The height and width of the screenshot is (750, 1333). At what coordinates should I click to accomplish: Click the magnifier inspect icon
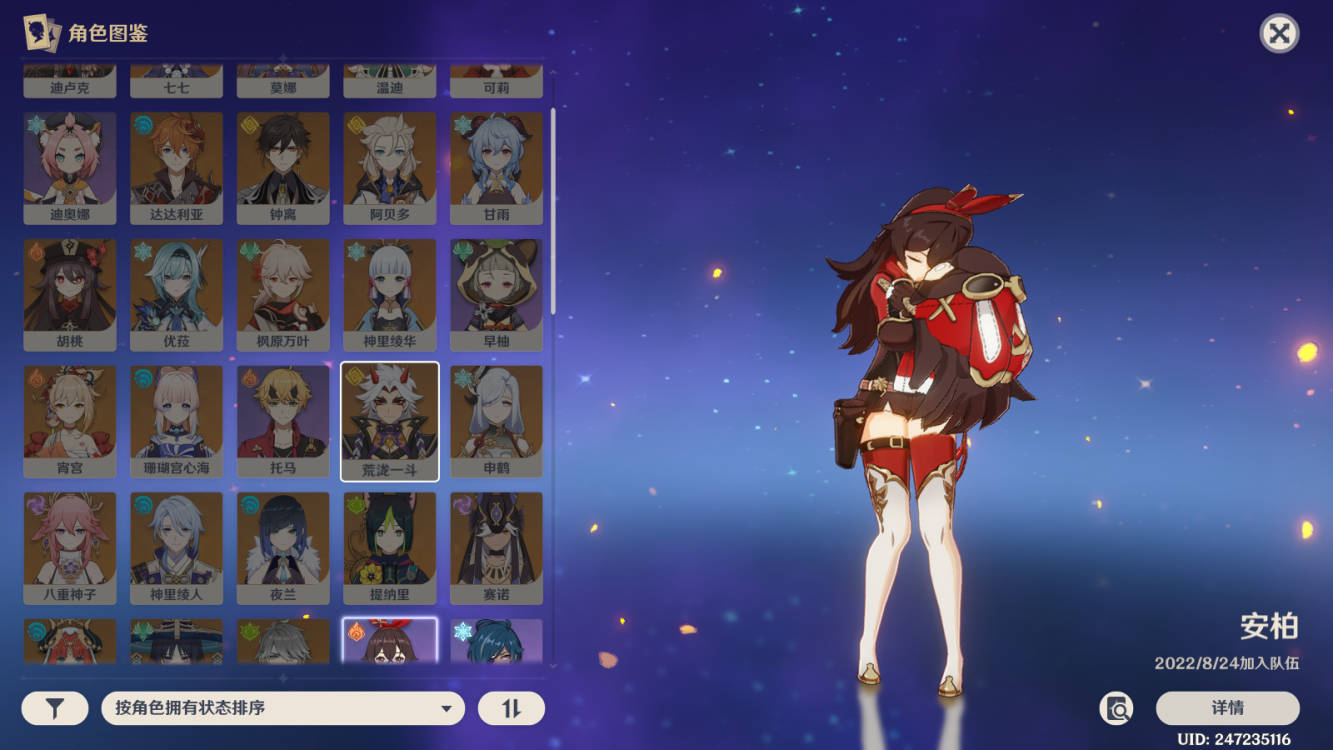click(x=1116, y=709)
